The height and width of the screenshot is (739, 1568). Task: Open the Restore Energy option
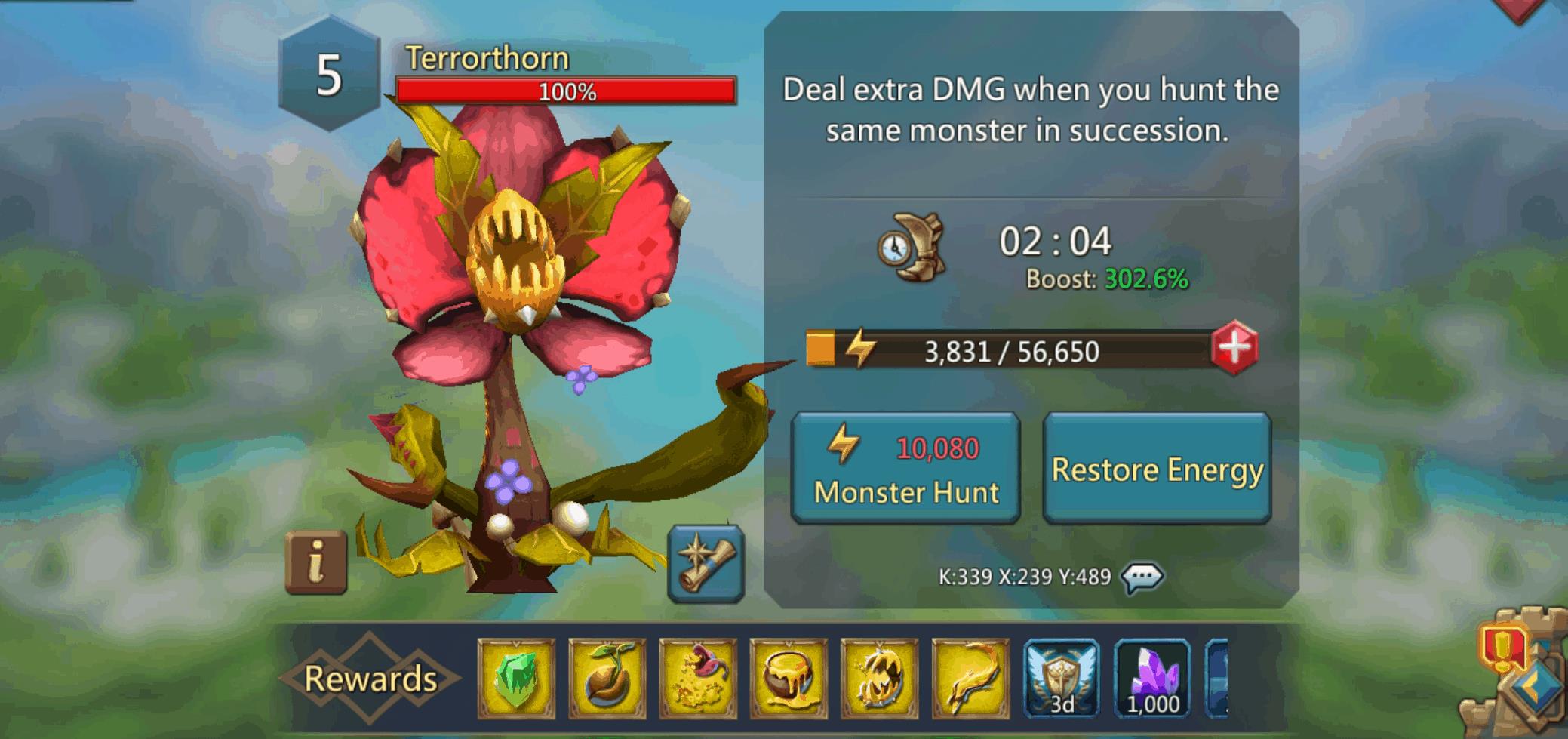(1157, 468)
